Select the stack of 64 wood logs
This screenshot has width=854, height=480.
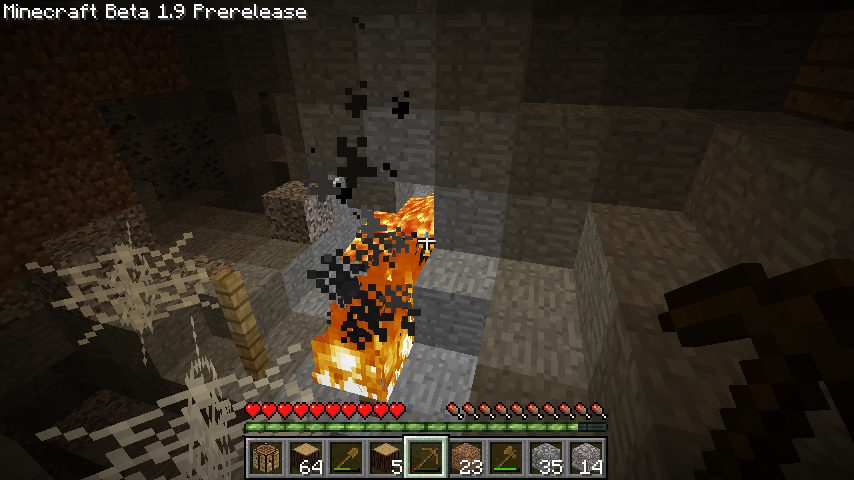(306, 458)
